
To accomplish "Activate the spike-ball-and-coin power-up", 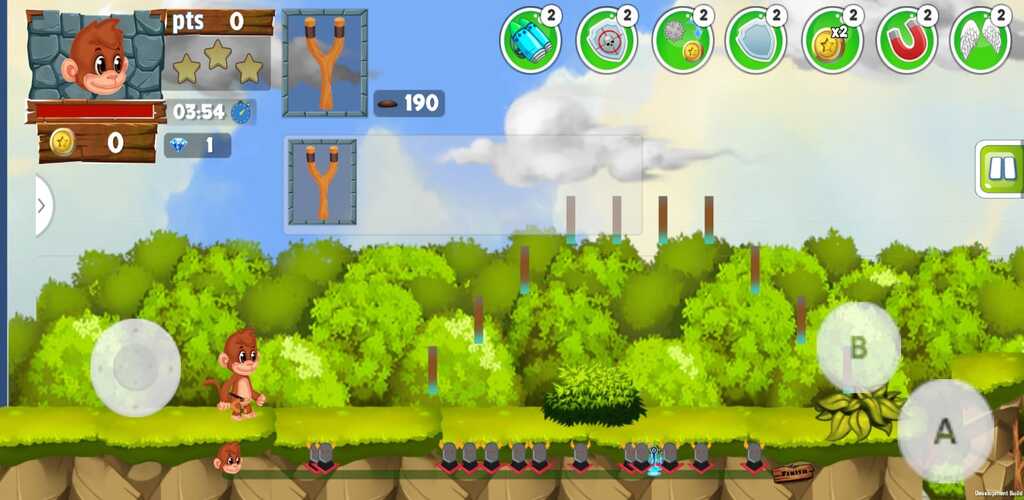I will [681, 41].
